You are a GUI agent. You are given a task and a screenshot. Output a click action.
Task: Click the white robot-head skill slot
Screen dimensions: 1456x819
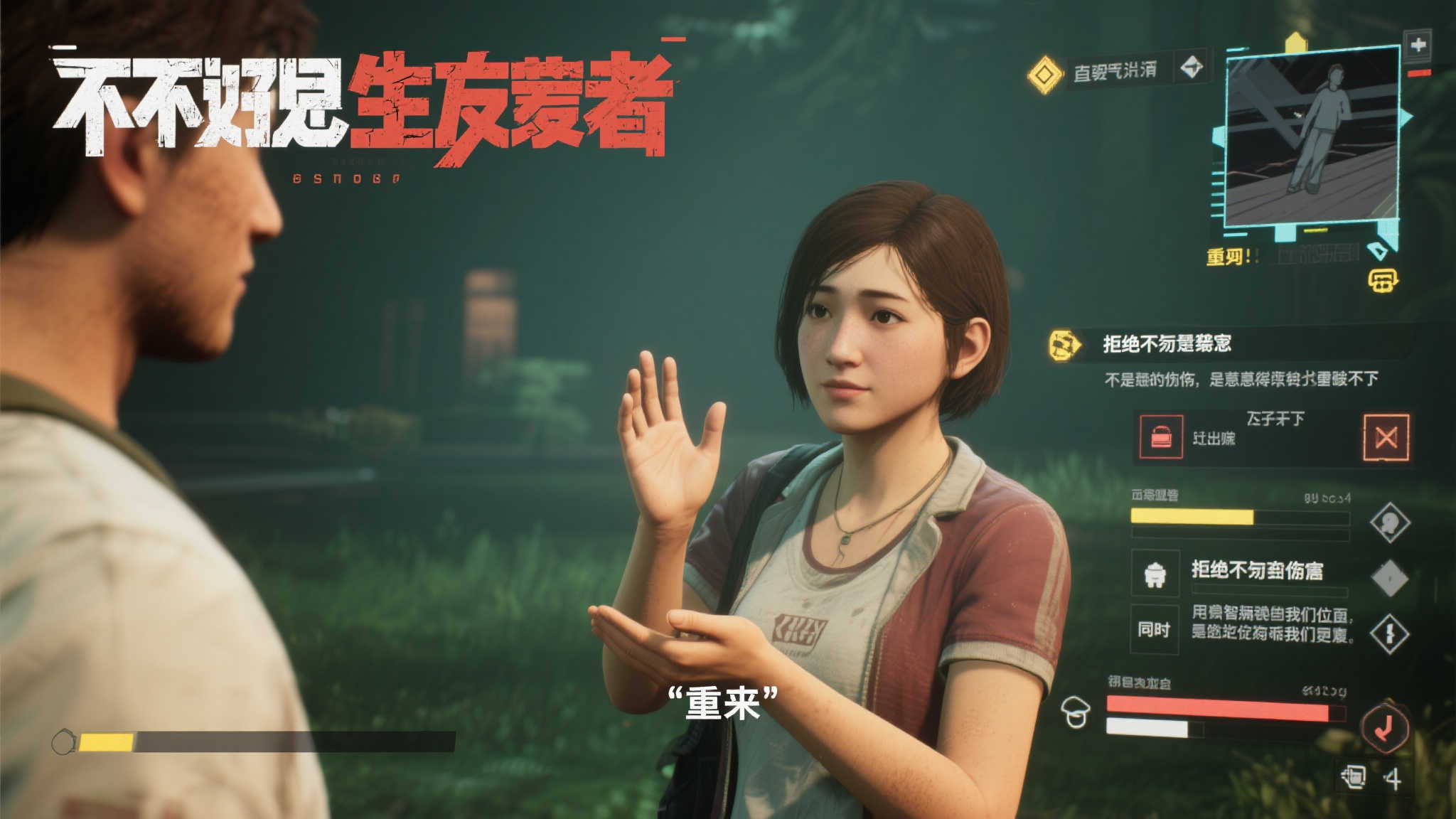pyautogui.click(x=1155, y=573)
